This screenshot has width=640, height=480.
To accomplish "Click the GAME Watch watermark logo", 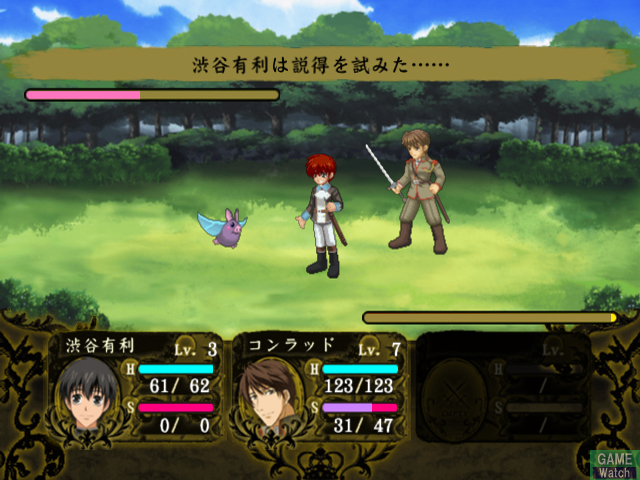I will click(615, 464).
